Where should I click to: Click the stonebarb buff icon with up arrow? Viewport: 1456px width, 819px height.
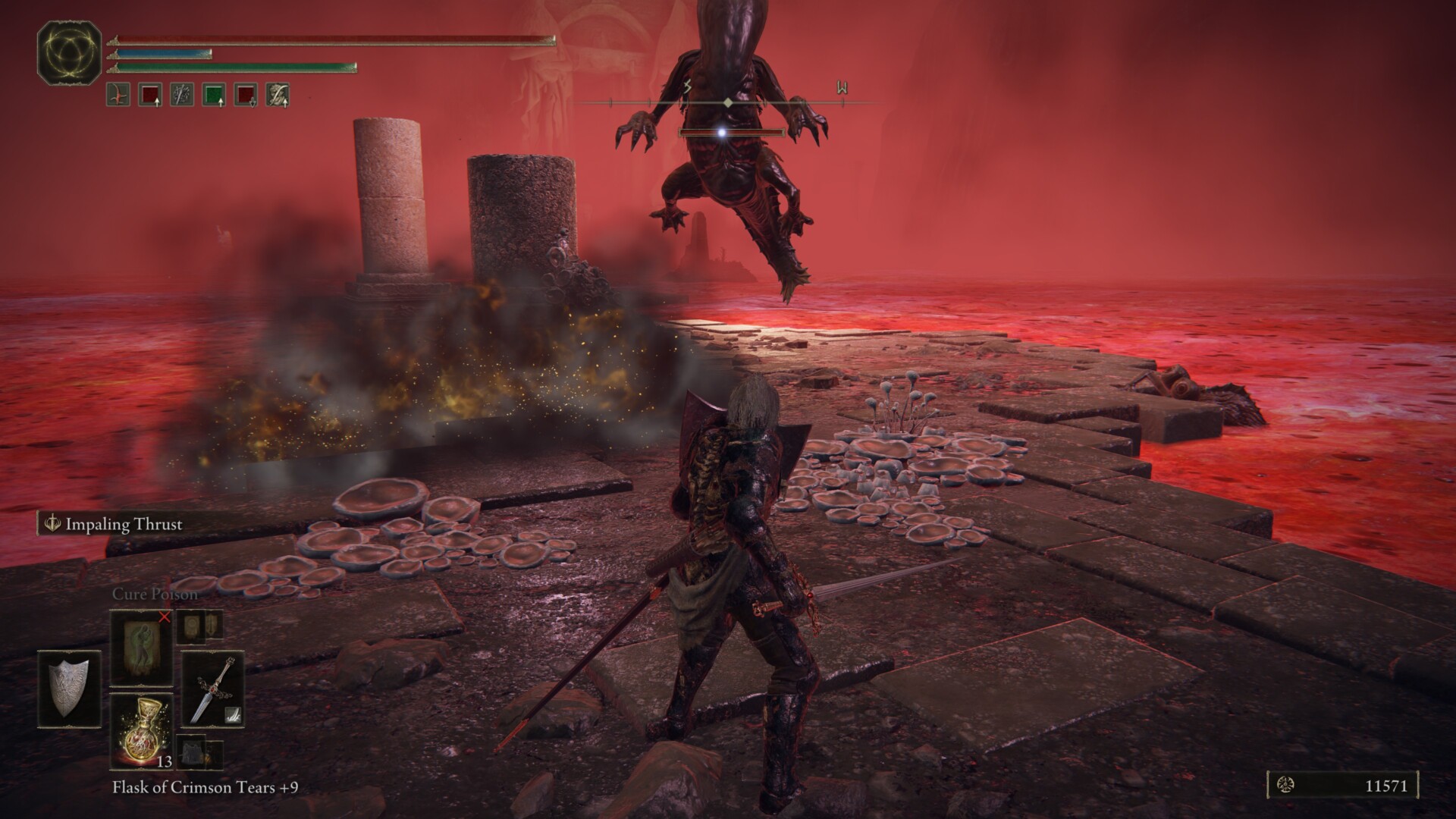[278, 94]
